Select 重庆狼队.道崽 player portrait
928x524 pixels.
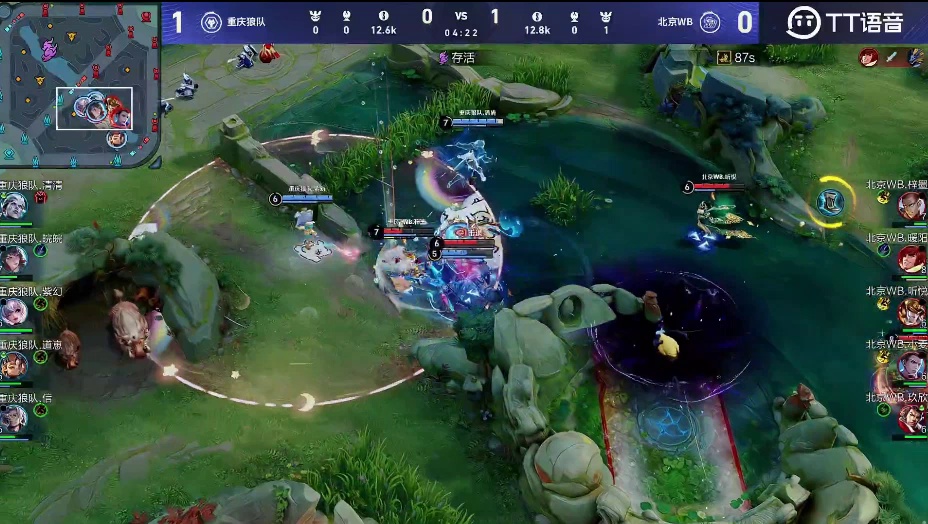click(x=13, y=365)
